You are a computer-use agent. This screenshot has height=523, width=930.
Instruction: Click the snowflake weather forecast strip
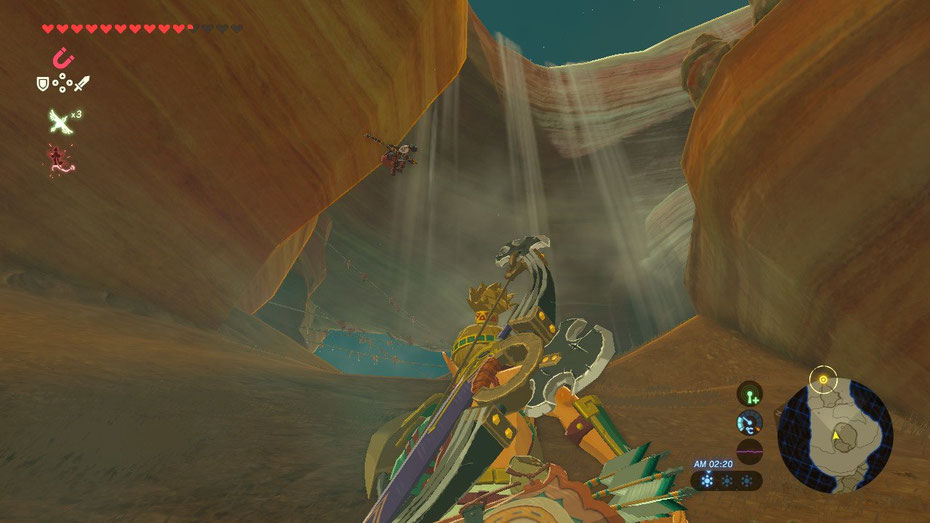tap(726, 481)
